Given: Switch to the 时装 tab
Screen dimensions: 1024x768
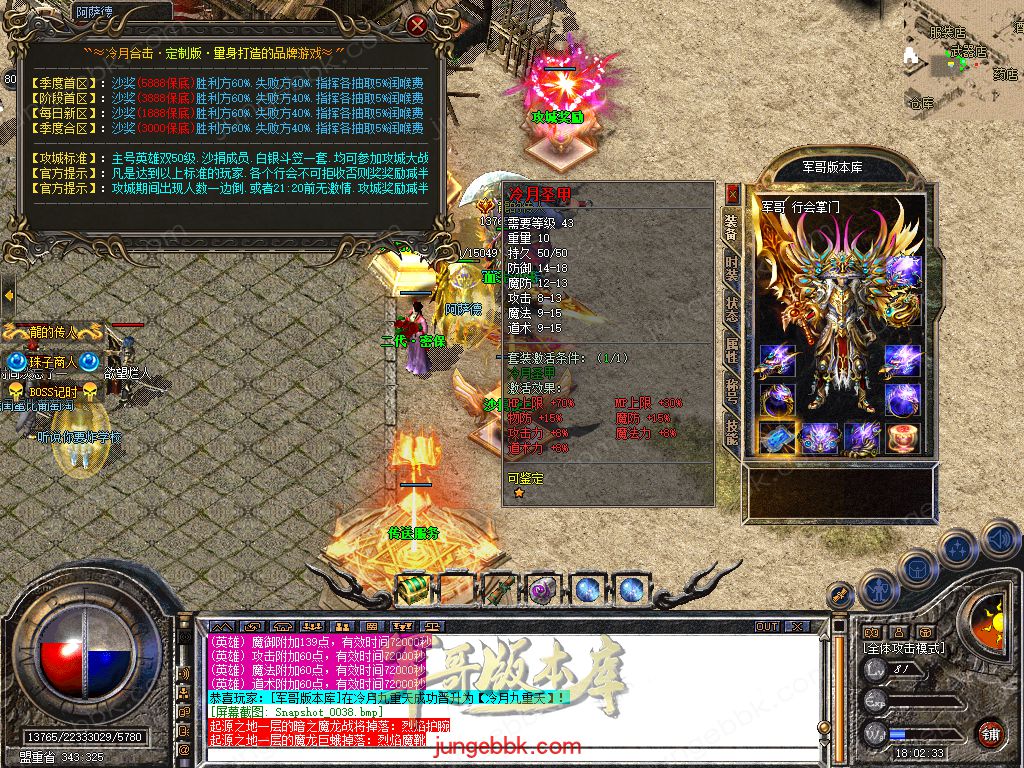Looking at the screenshot, I should (x=732, y=271).
